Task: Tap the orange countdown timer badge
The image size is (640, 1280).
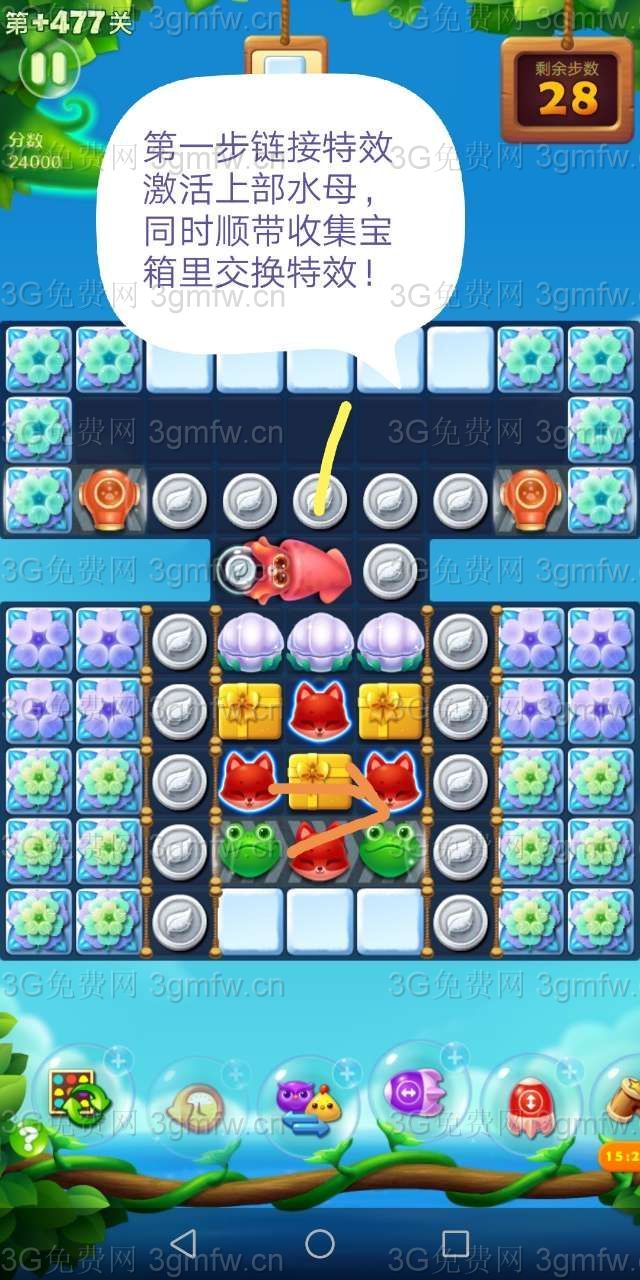Action: (x=620, y=1156)
